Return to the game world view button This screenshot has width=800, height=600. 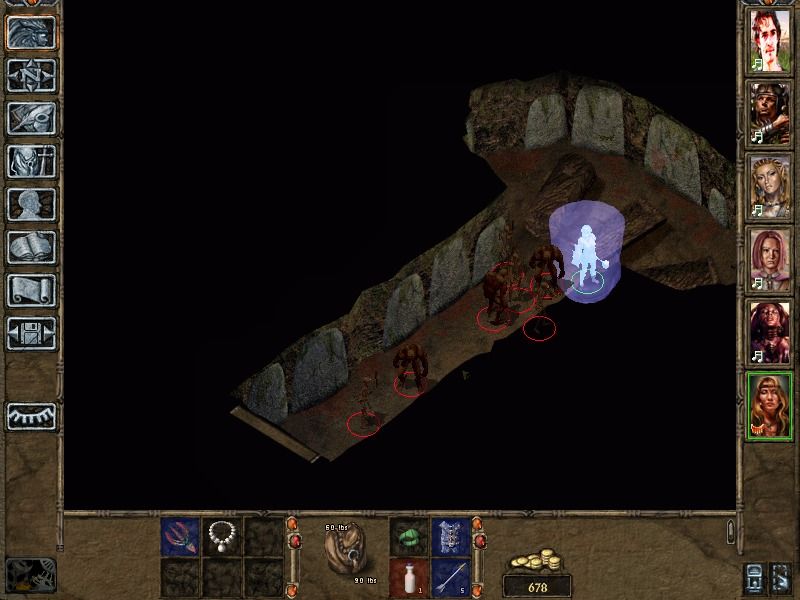pos(30,30)
